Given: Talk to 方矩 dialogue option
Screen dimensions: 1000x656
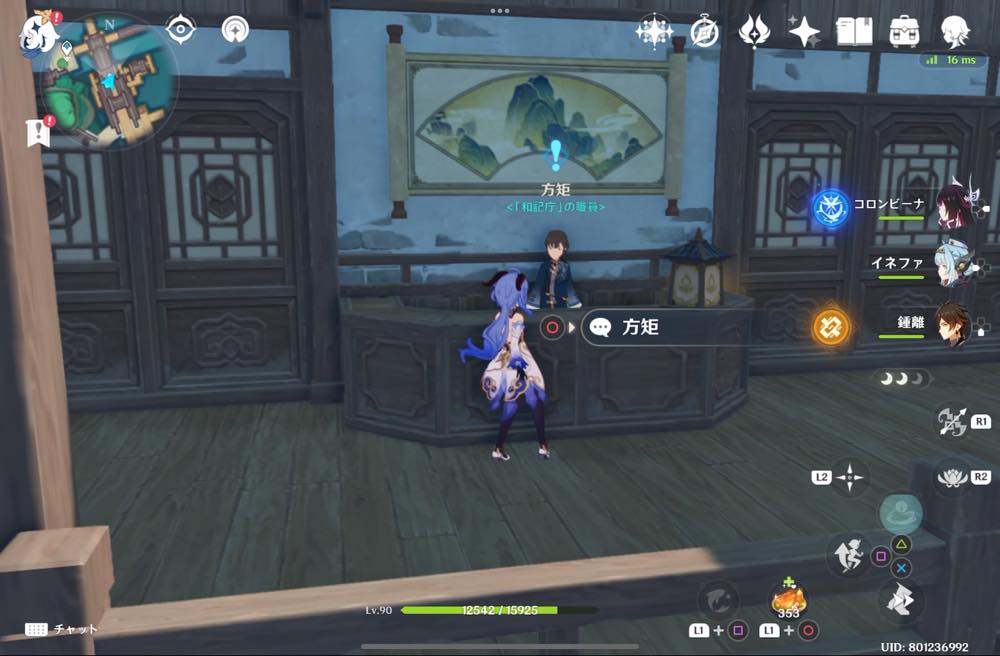Looking at the screenshot, I should click(x=660, y=327).
